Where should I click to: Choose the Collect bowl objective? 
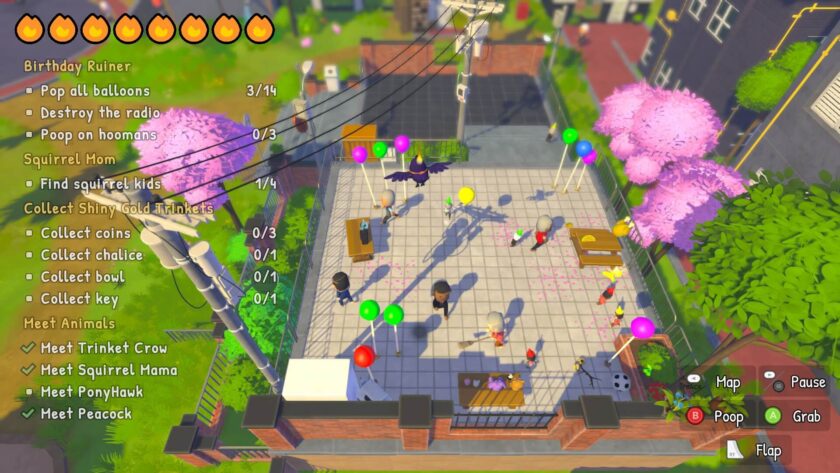click(82, 277)
